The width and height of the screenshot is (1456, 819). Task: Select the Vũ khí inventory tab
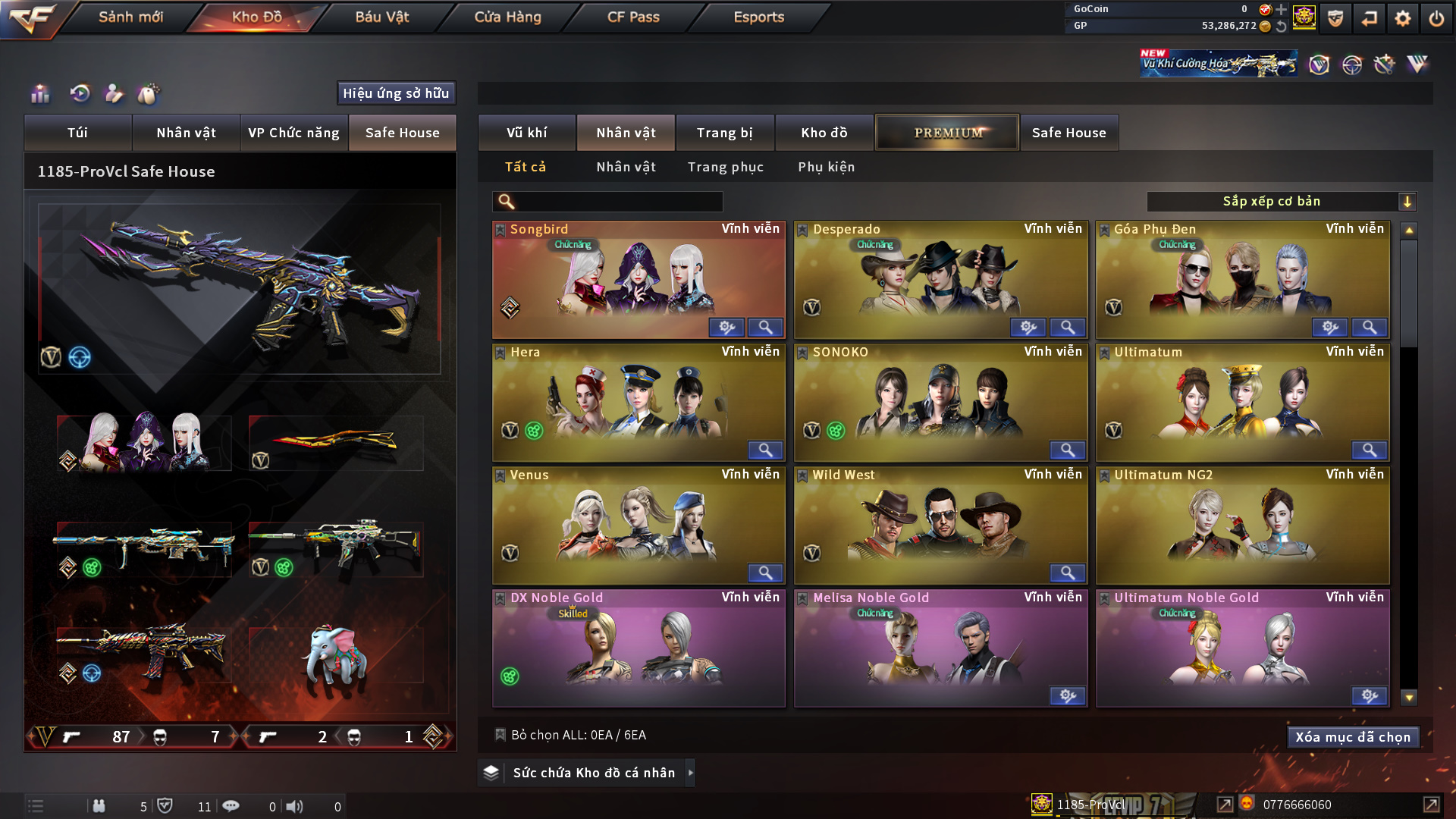click(x=526, y=133)
